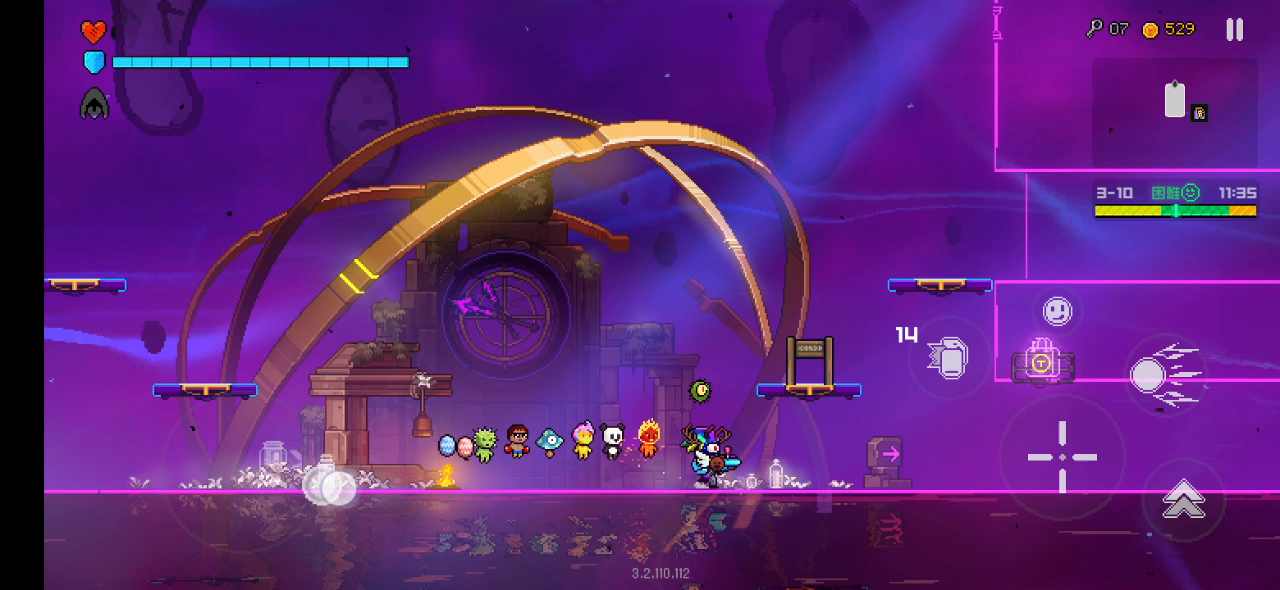Viewport: 1280px width, 590px height.
Task: Throw a grenade with the grenade button
Action: 948,357
